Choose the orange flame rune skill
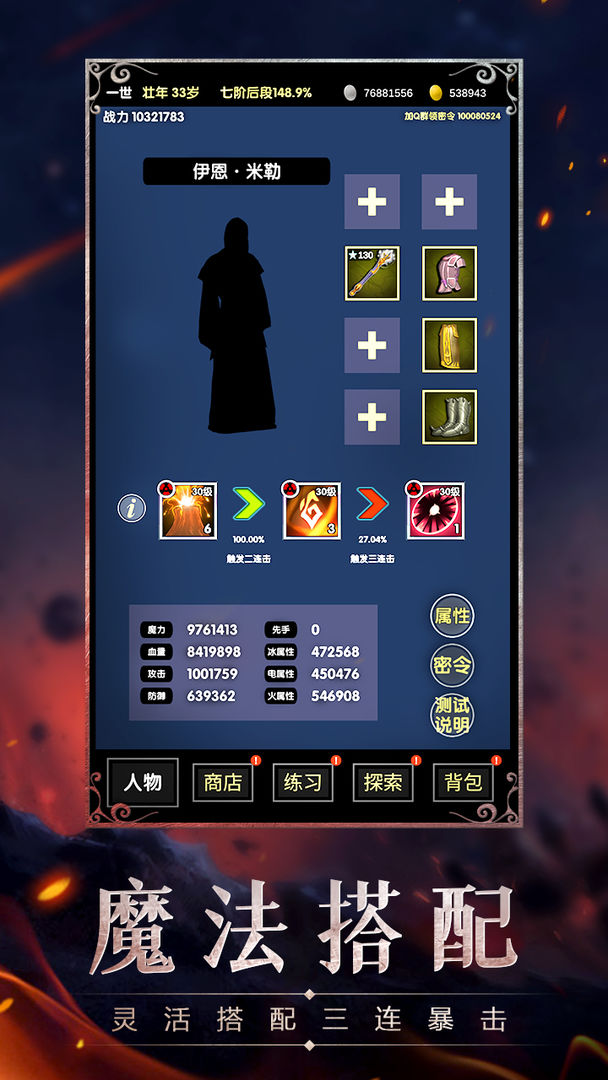608x1080 pixels. (x=311, y=511)
